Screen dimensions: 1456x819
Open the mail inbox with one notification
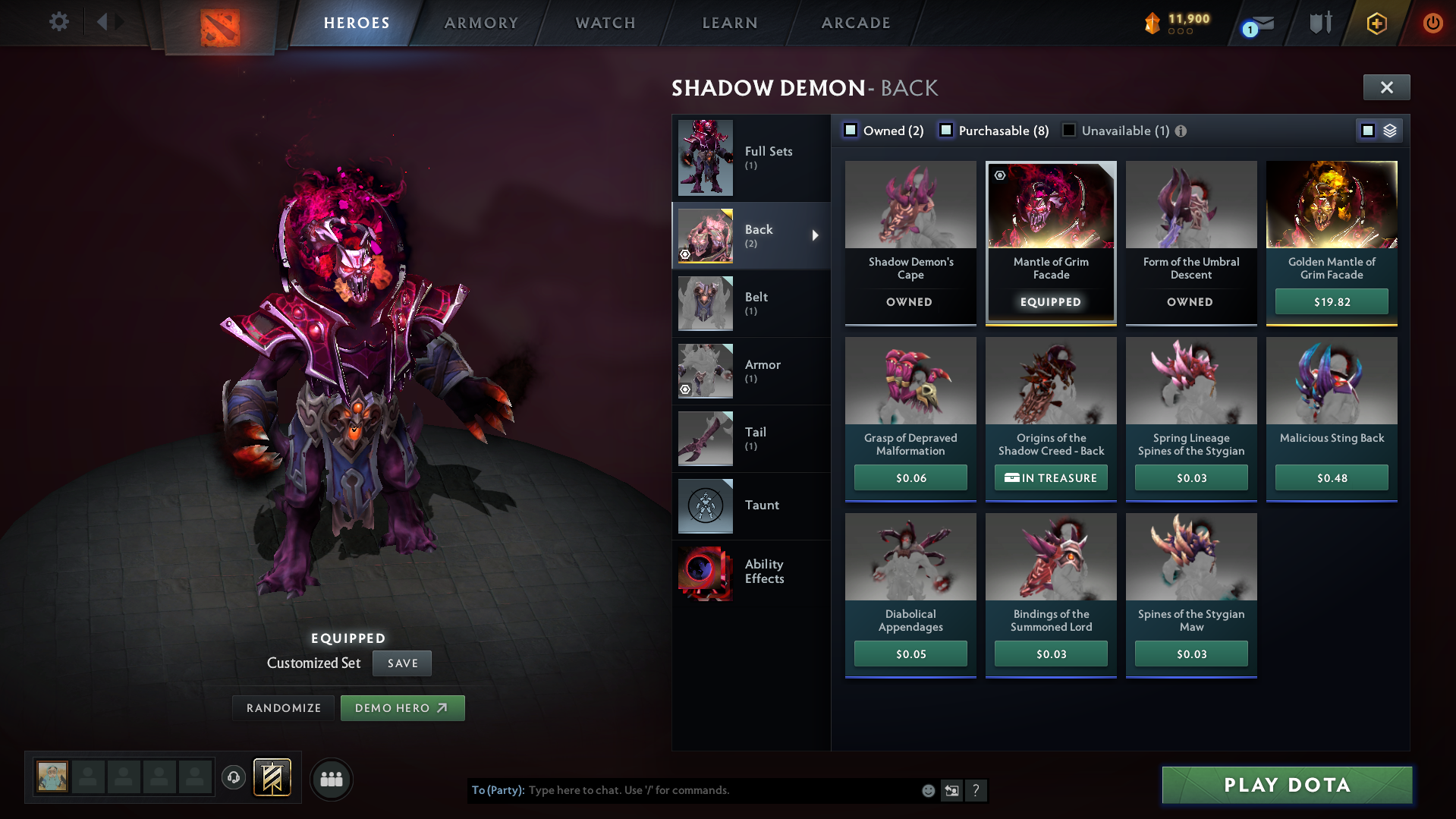pos(1256,23)
